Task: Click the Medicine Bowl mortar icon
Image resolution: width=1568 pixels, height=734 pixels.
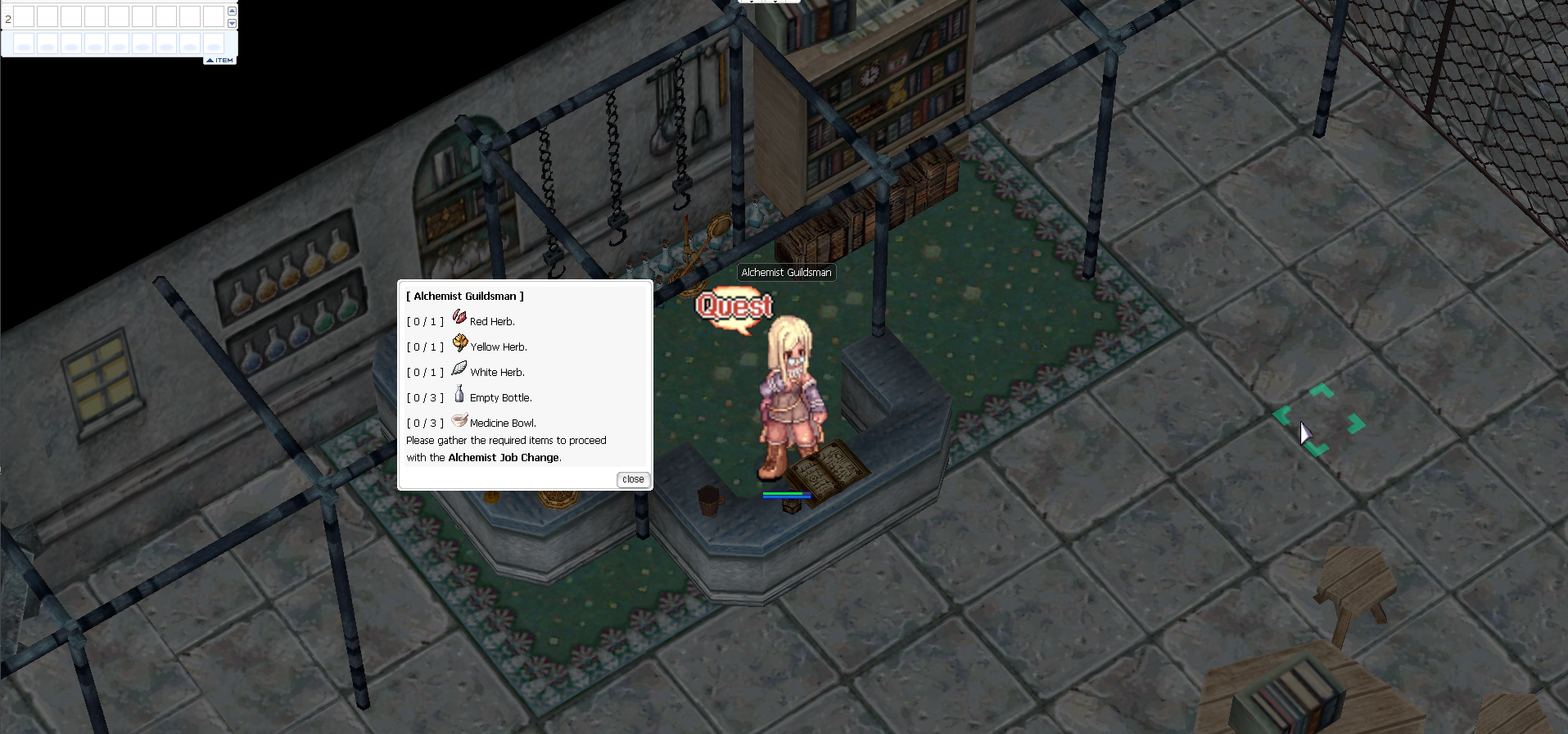Action: [459, 420]
